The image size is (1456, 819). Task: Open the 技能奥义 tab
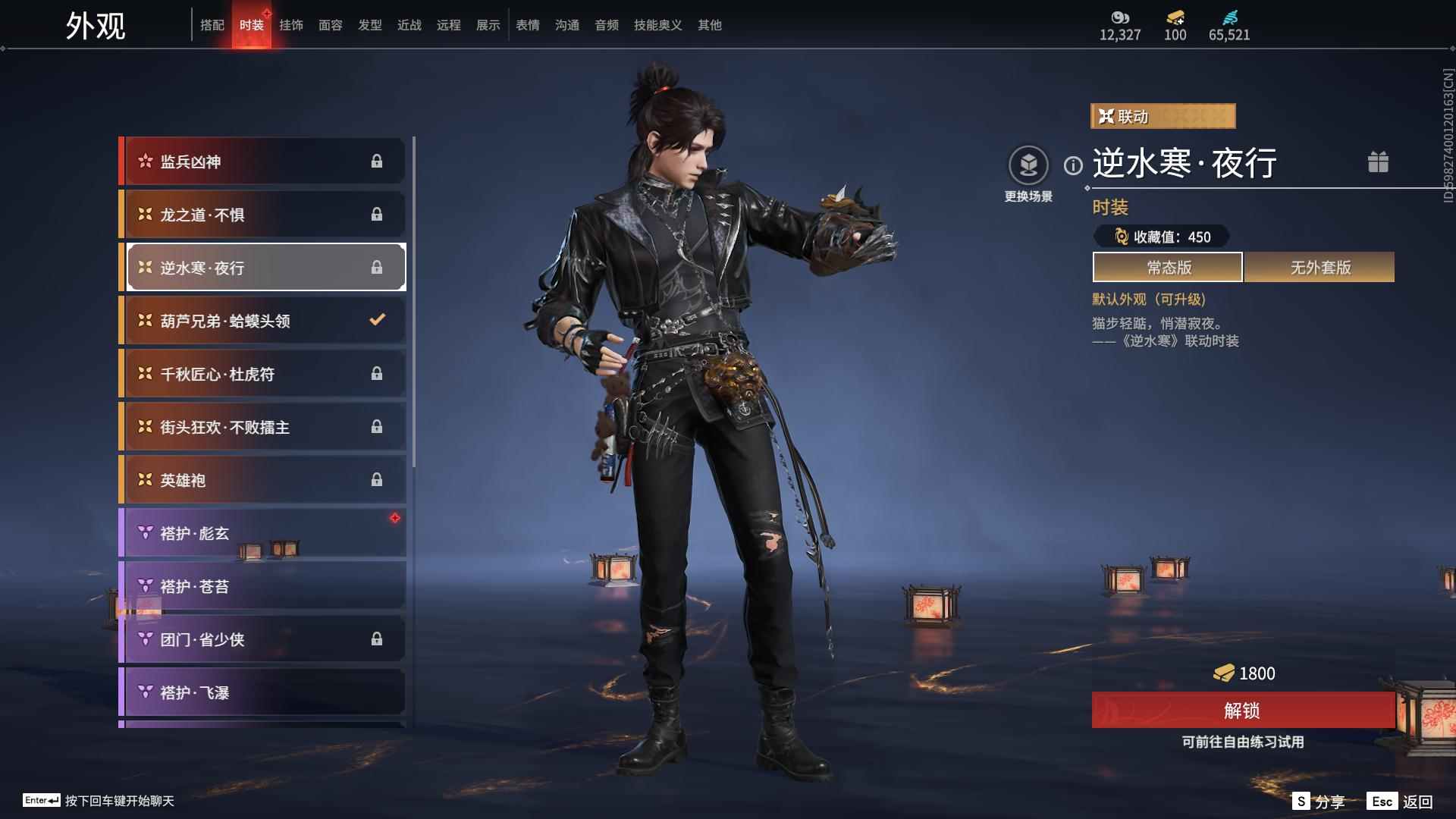[x=657, y=25]
